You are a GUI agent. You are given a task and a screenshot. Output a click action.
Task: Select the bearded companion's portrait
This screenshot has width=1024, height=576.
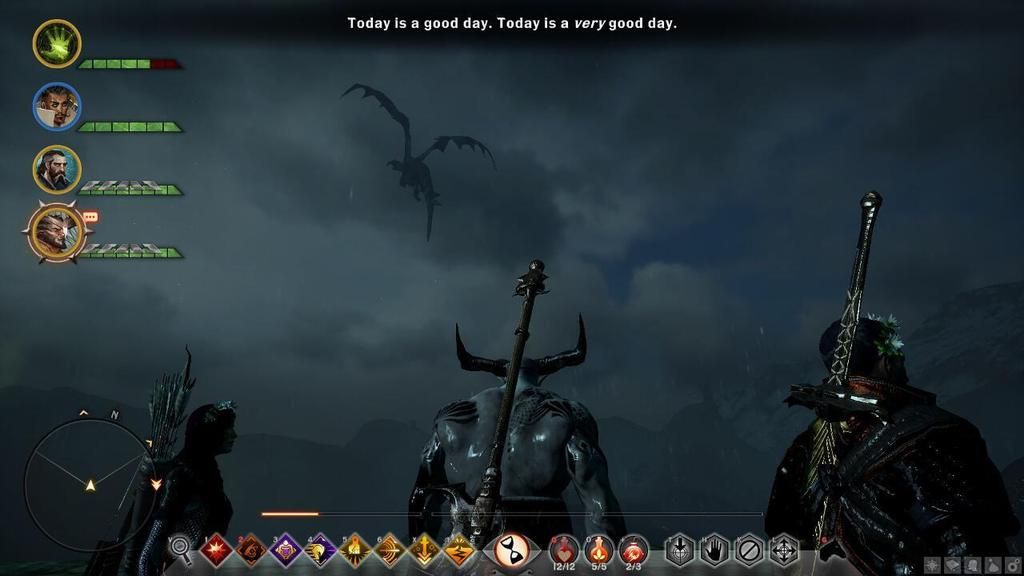(x=56, y=169)
